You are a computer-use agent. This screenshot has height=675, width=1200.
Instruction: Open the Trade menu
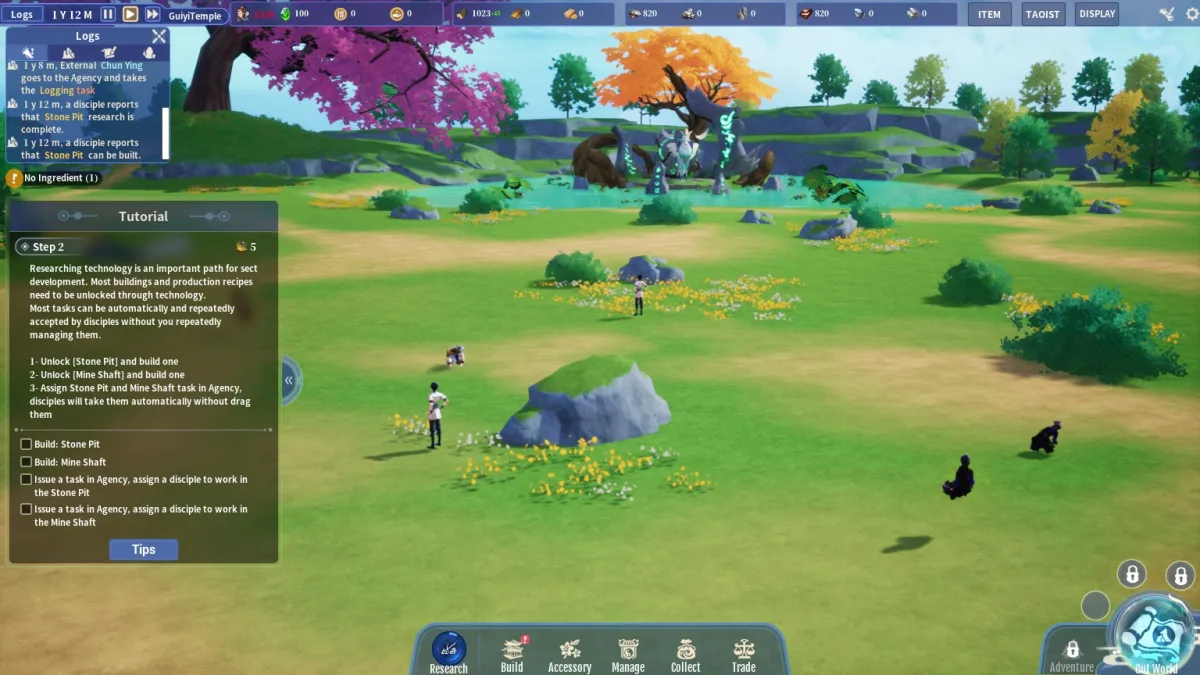[744, 654]
